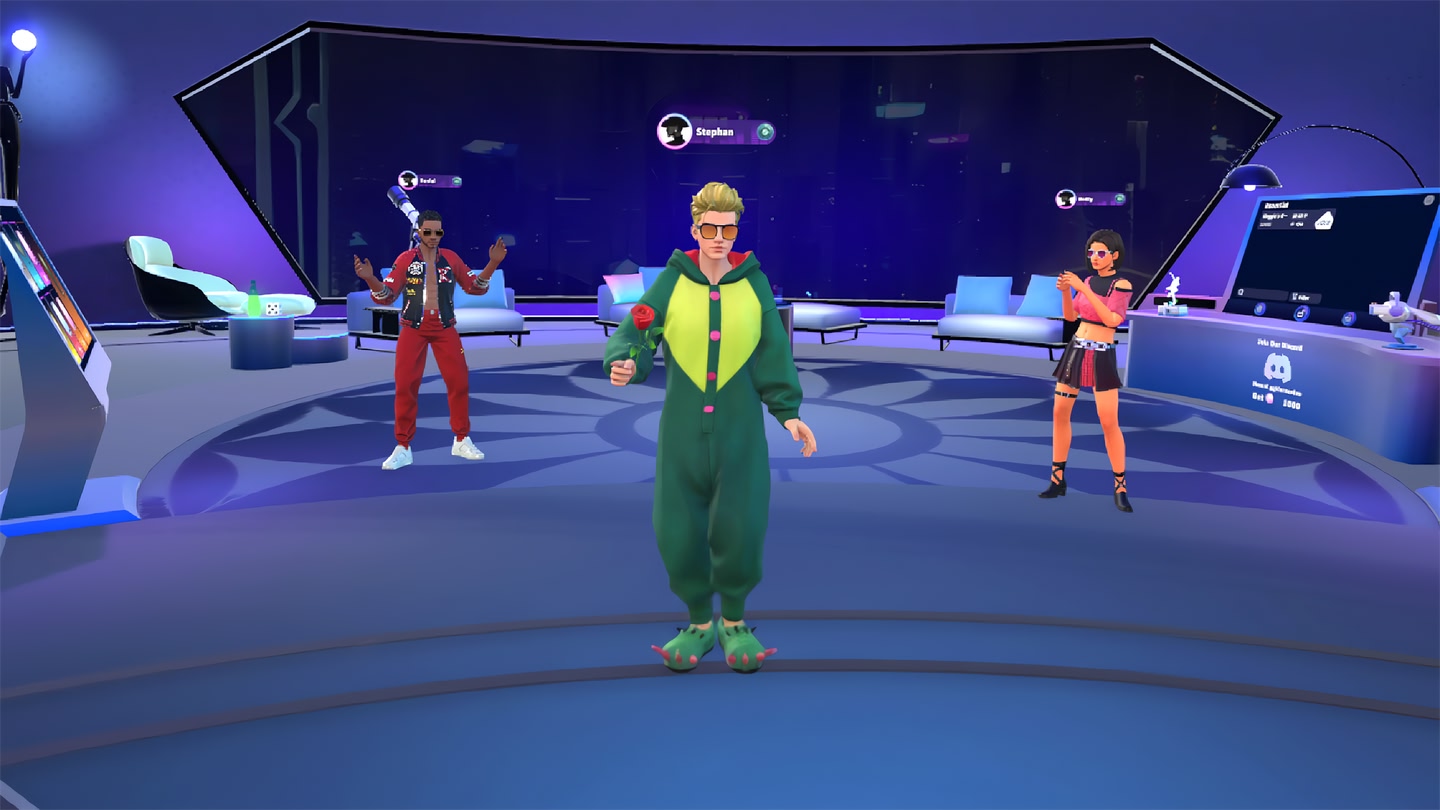Click the coin icon next to Get 1000
This screenshot has height=810, width=1440.
(x=1269, y=398)
